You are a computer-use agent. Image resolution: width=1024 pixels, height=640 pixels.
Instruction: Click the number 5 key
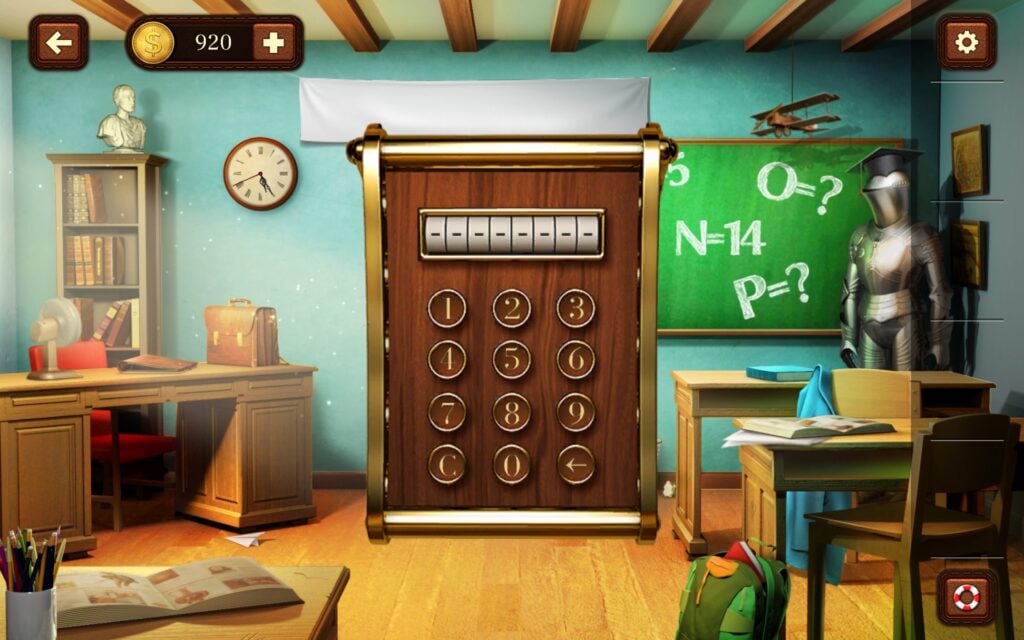512,359
